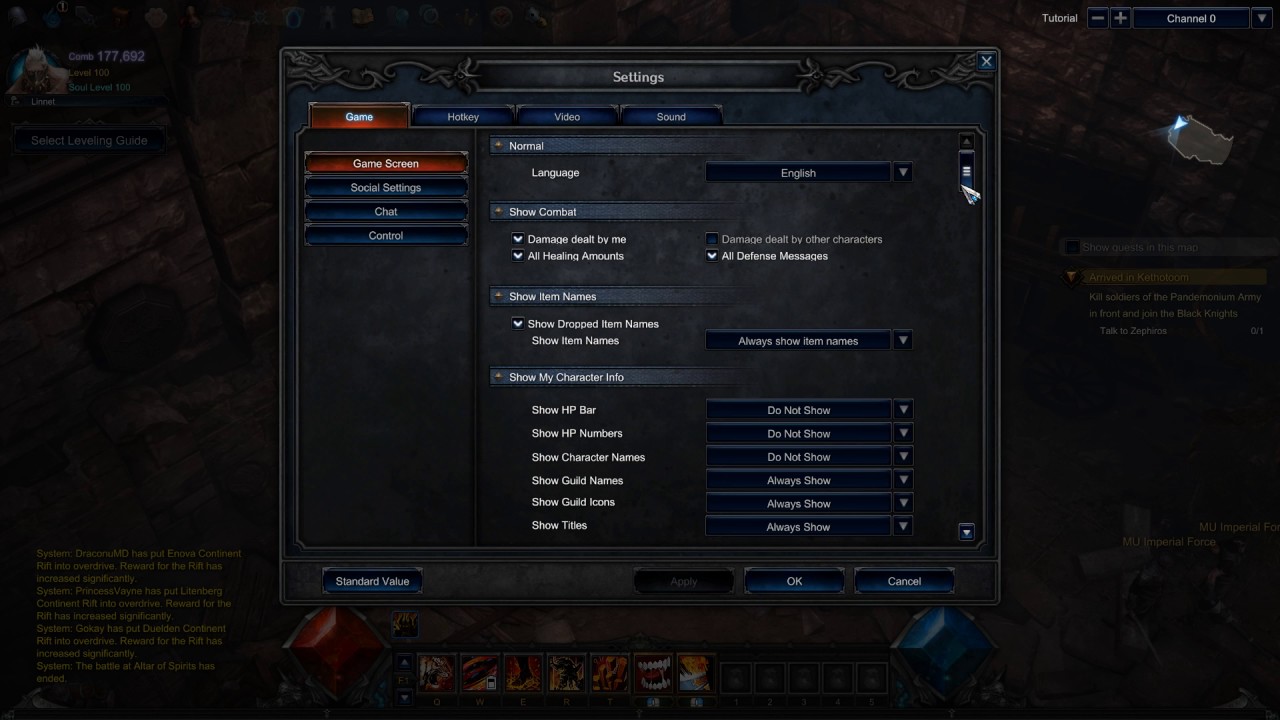This screenshot has height=720, width=1280.
Task: Uncheck Damage dealt by me
Action: point(518,239)
